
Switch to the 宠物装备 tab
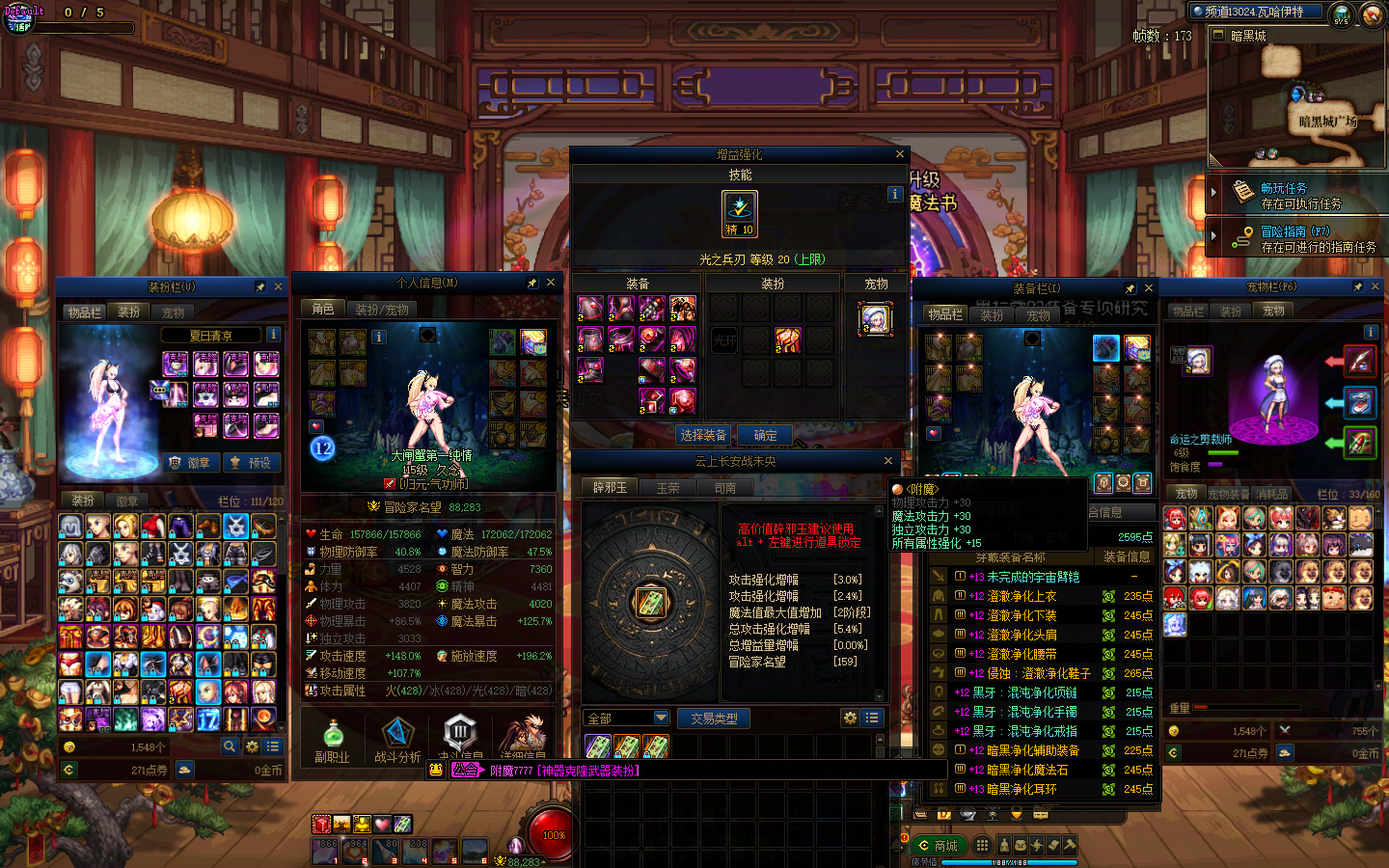click(x=1230, y=494)
